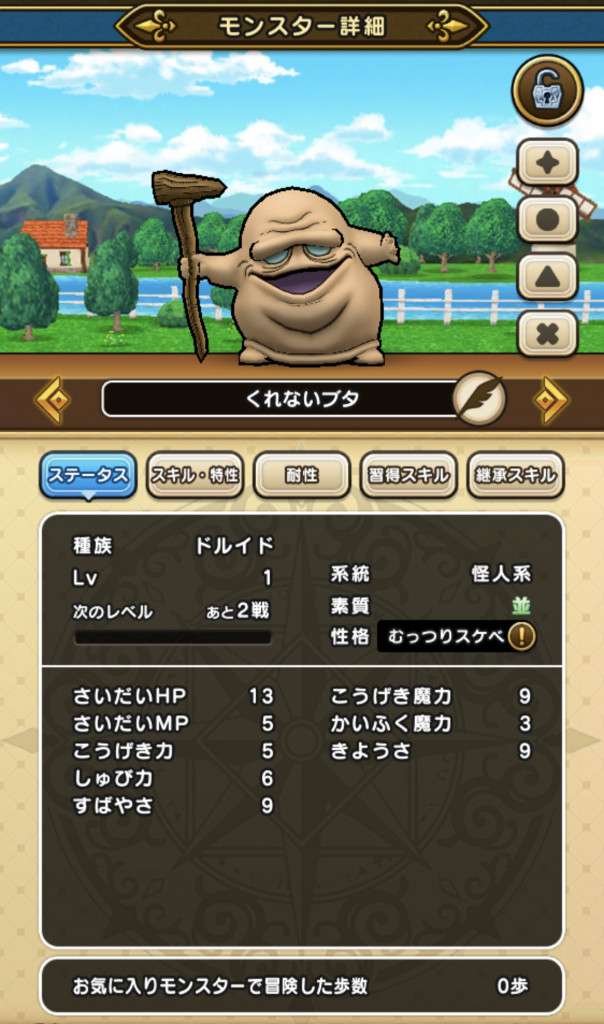View the 習得スキル tab

pyautogui.click(x=408, y=475)
